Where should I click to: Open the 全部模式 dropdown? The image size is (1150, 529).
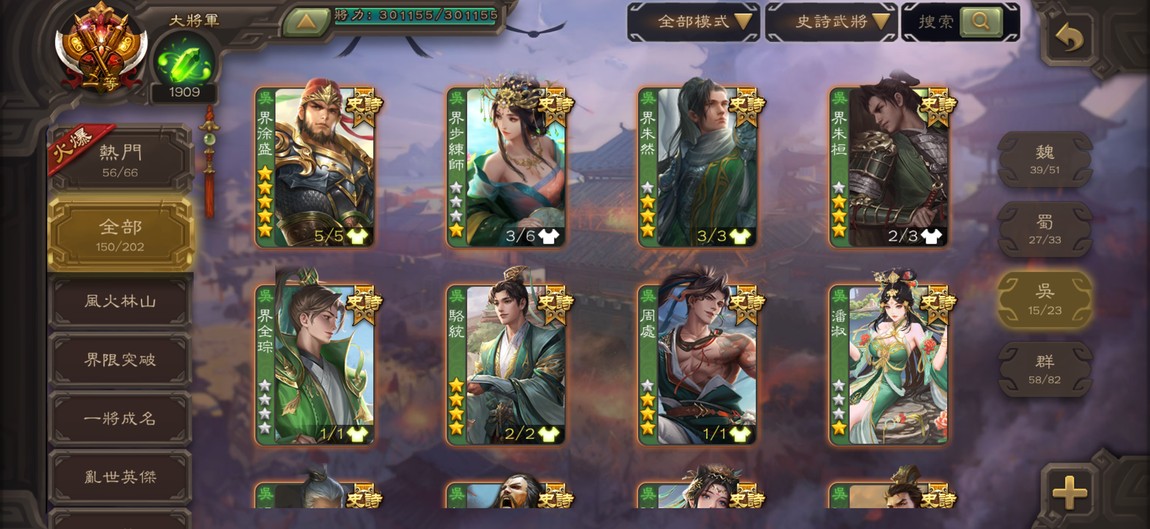tap(692, 21)
